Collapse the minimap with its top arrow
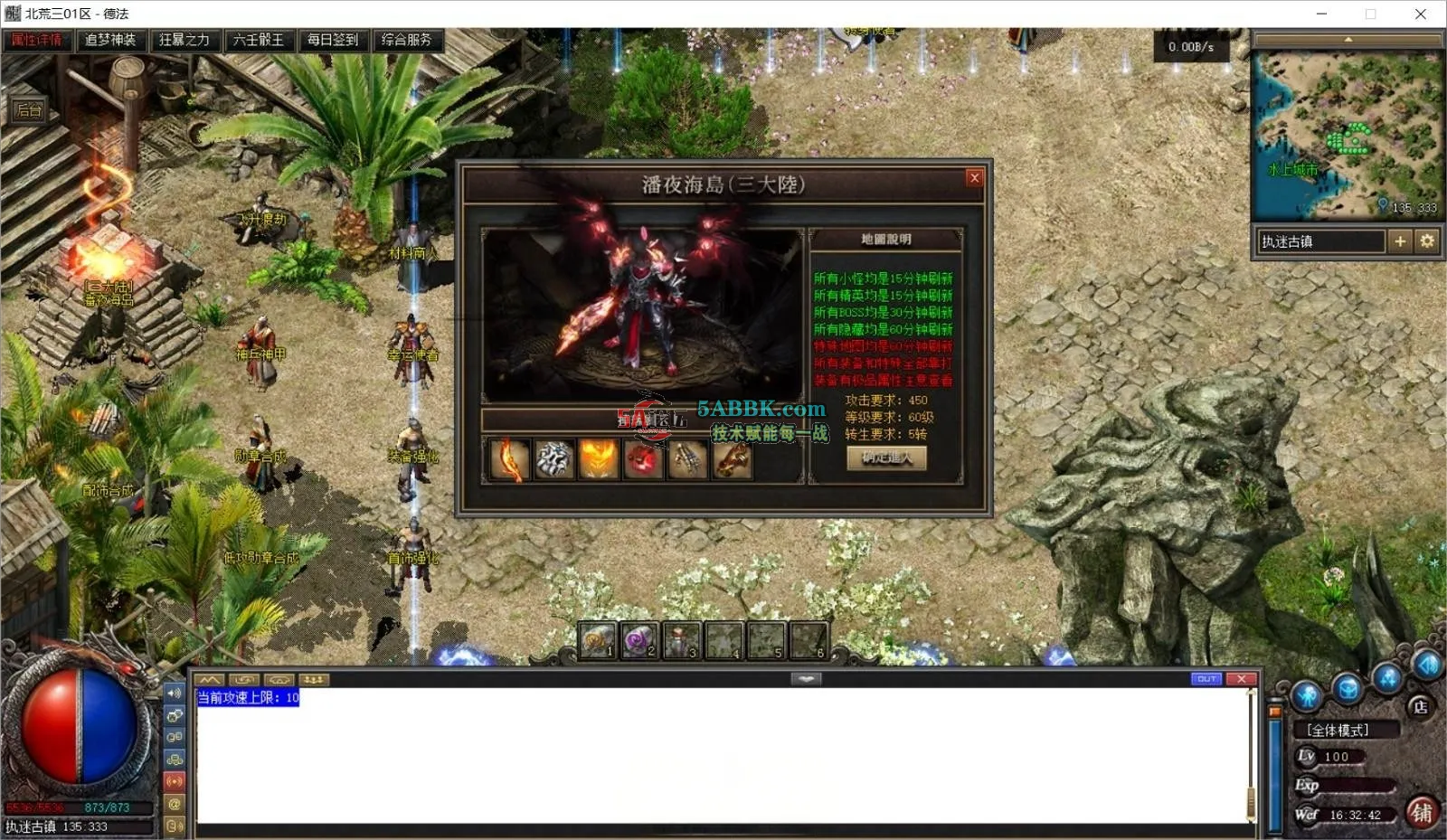The height and width of the screenshot is (840, 1447). 1348,38
